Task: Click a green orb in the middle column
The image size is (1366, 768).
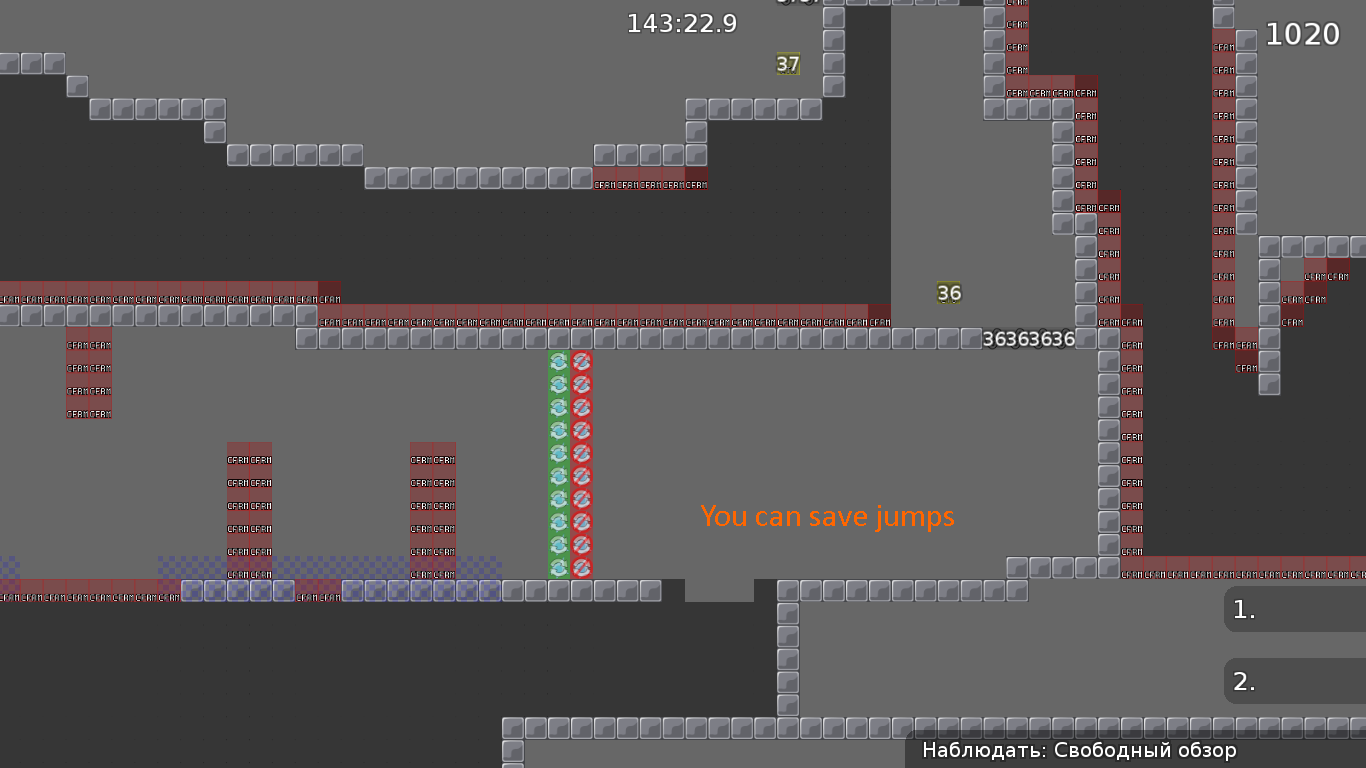Action: coord(558,465)
